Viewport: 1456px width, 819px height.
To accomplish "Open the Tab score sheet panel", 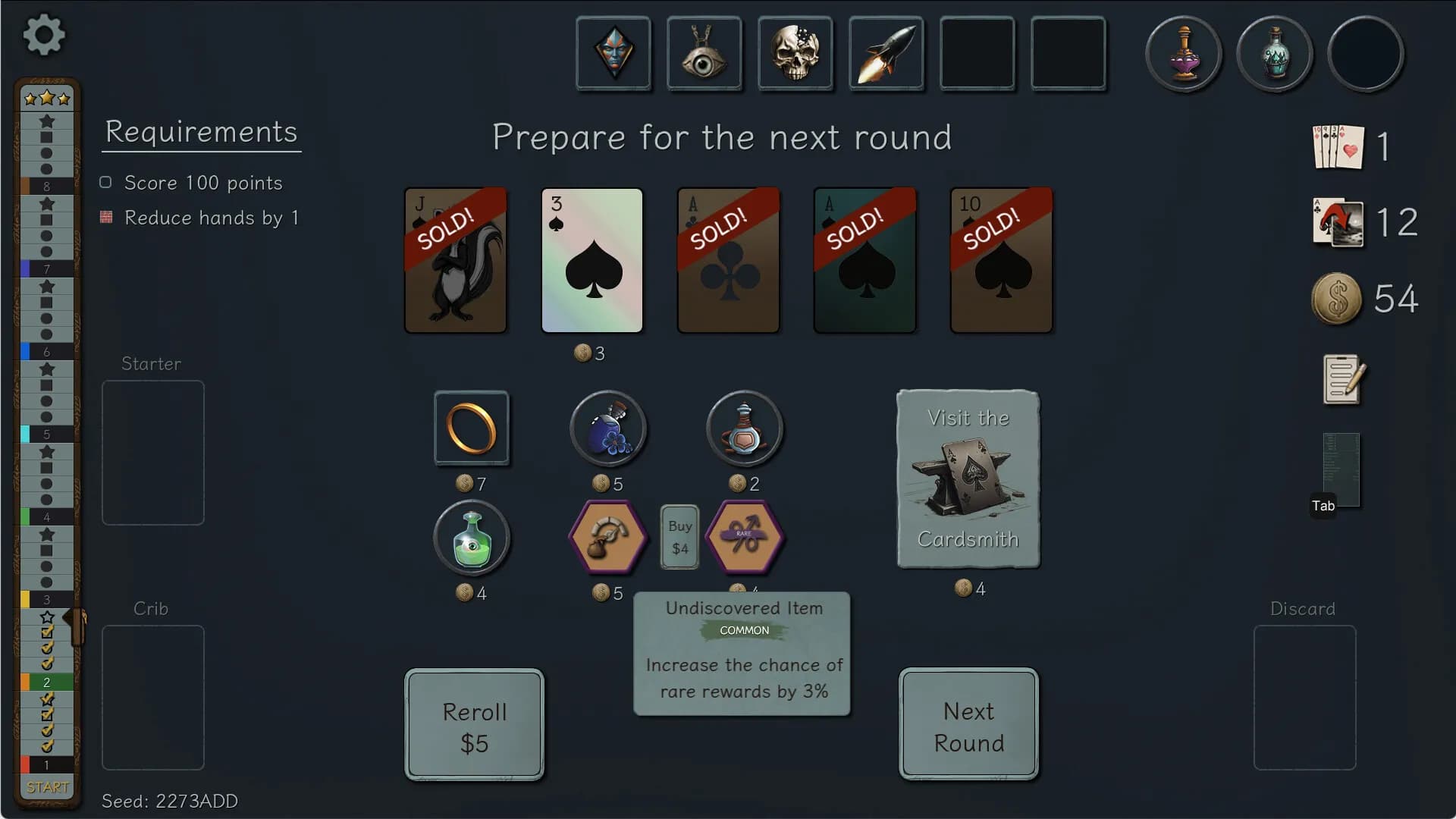I will coord(1339,470).
